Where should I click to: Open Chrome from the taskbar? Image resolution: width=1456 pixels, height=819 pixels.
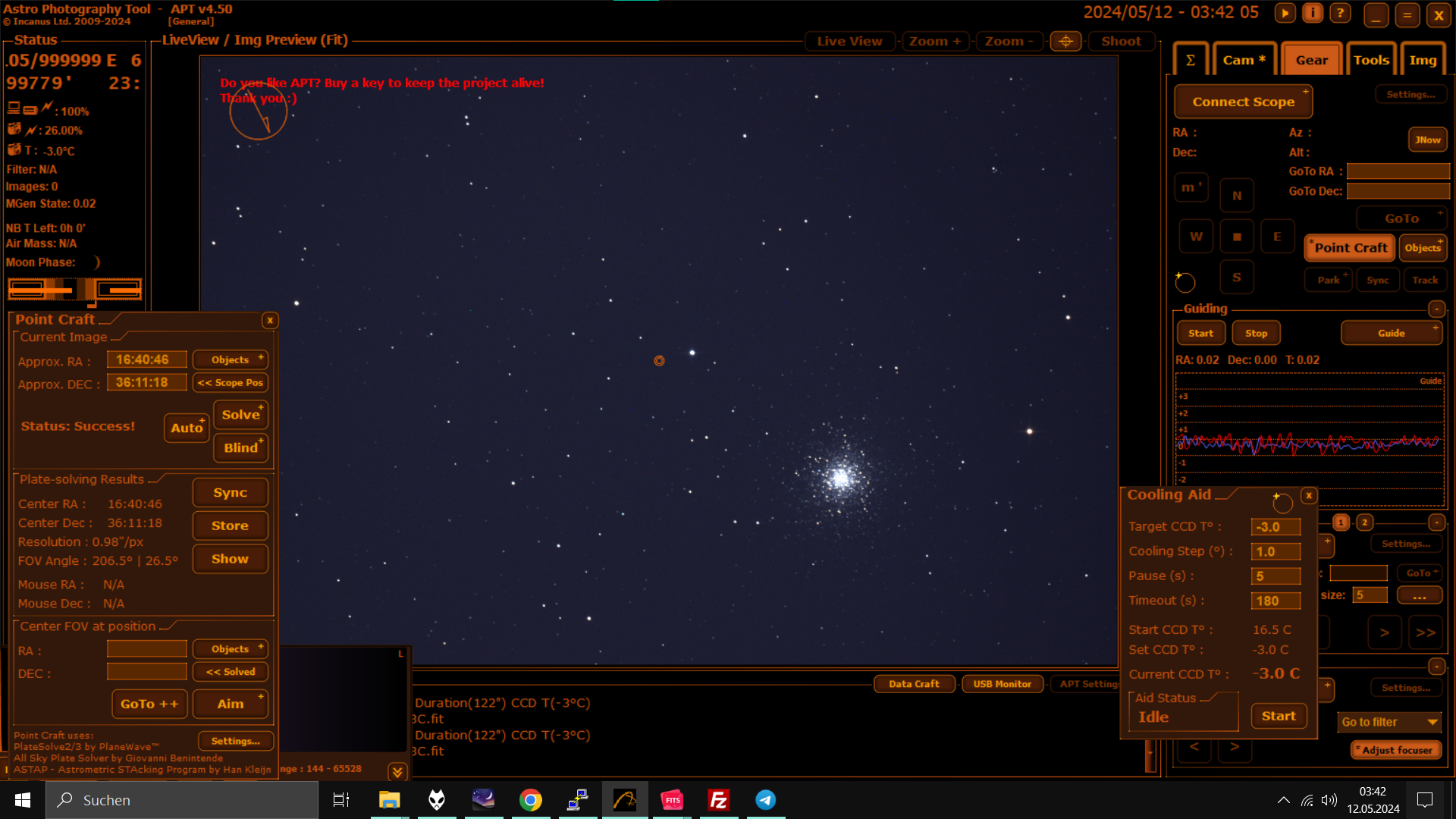[x=531, y=800]
